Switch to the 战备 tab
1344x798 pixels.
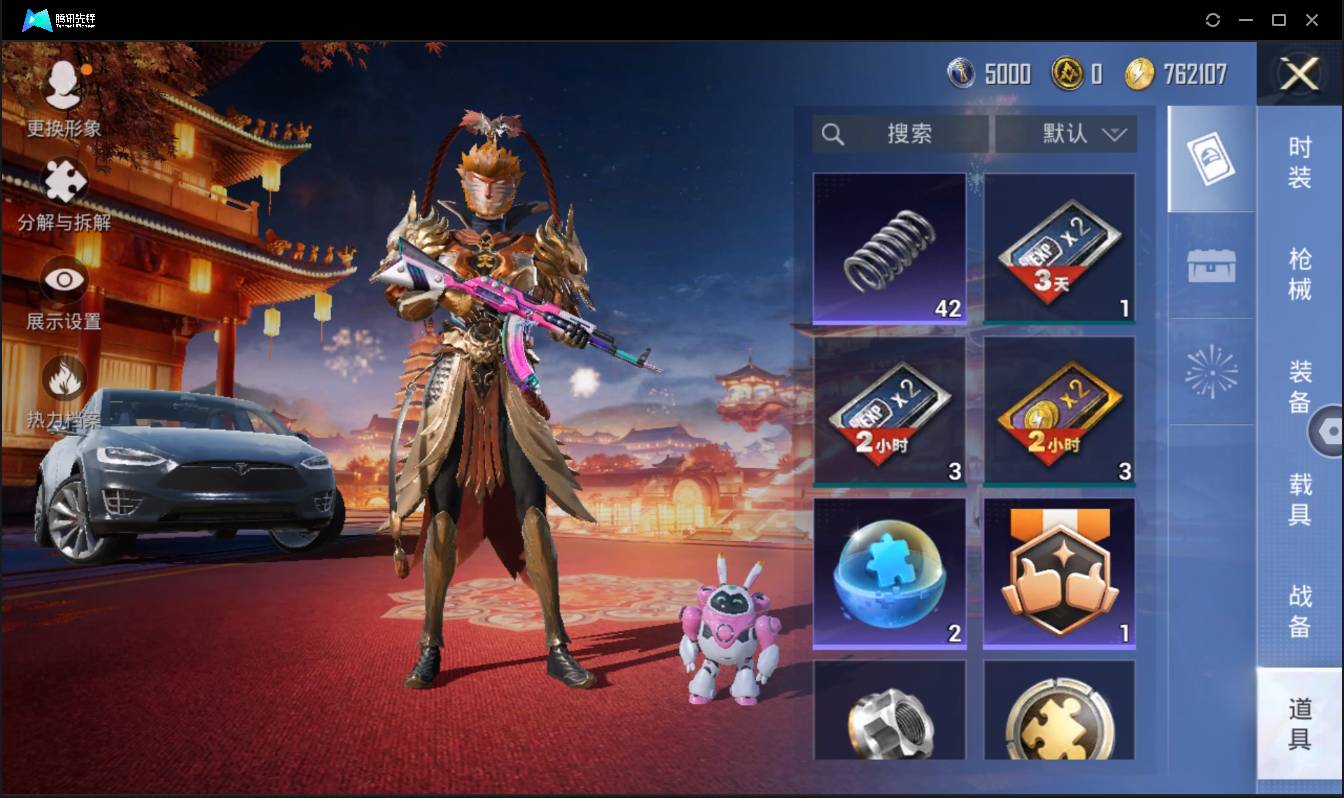(x=1299, y=611)
